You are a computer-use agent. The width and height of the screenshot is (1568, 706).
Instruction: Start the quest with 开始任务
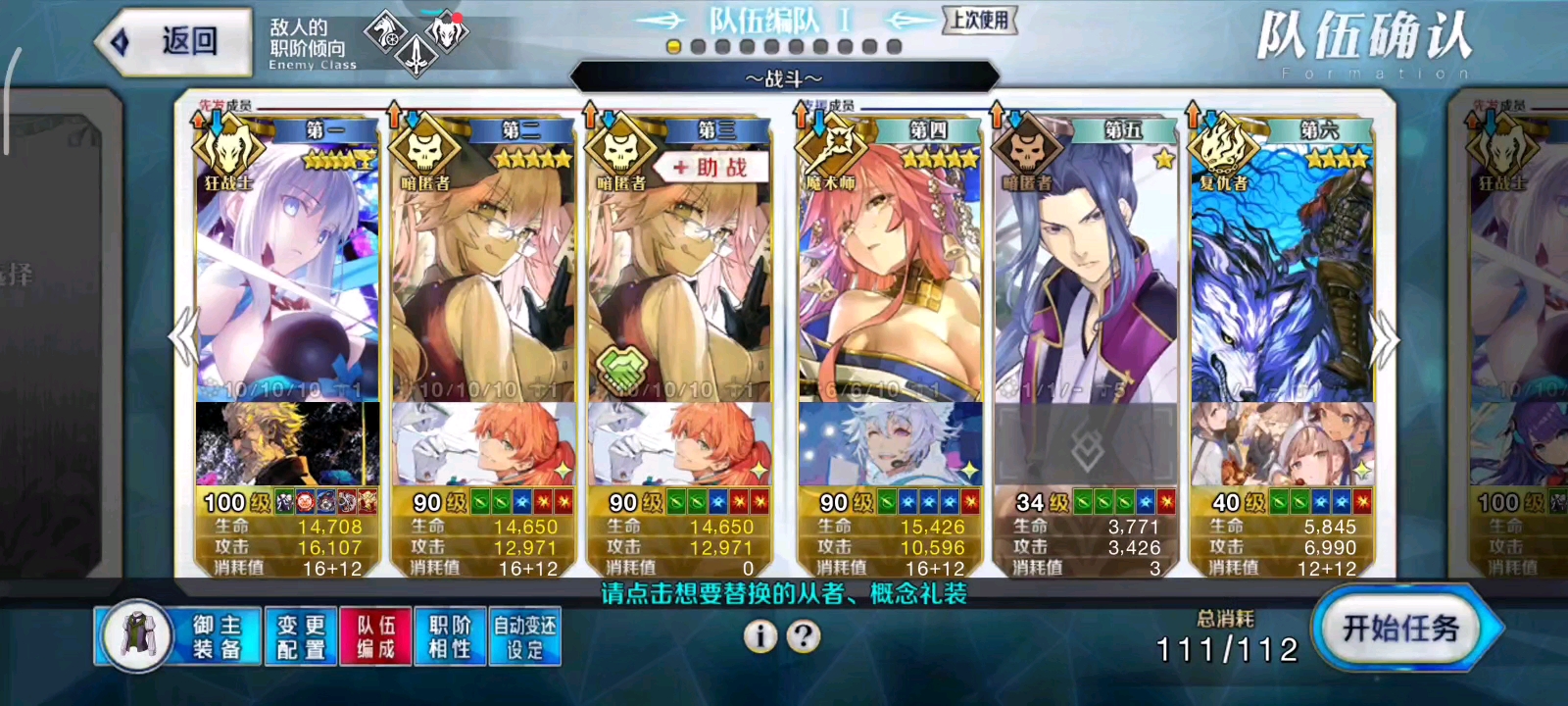coord(1402,630)
